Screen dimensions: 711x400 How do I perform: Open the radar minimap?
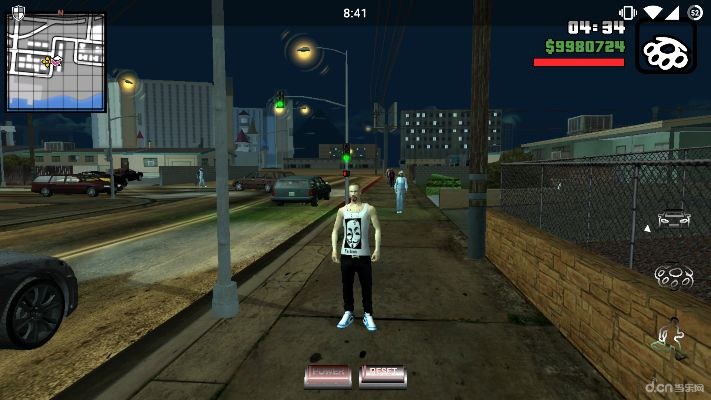pos(56,61)
